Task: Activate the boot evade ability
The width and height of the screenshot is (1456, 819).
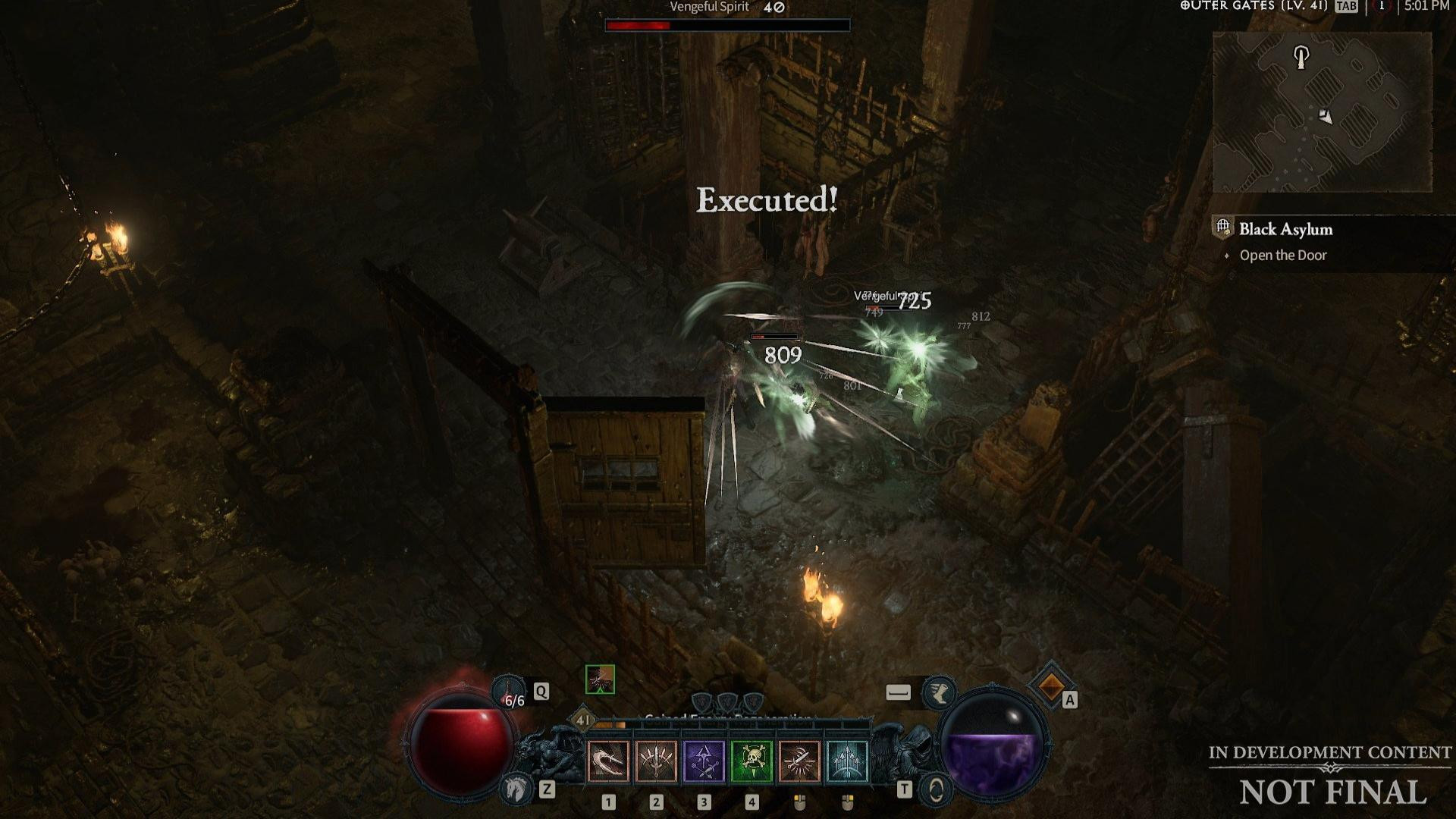Action: [x=938, y=692]
